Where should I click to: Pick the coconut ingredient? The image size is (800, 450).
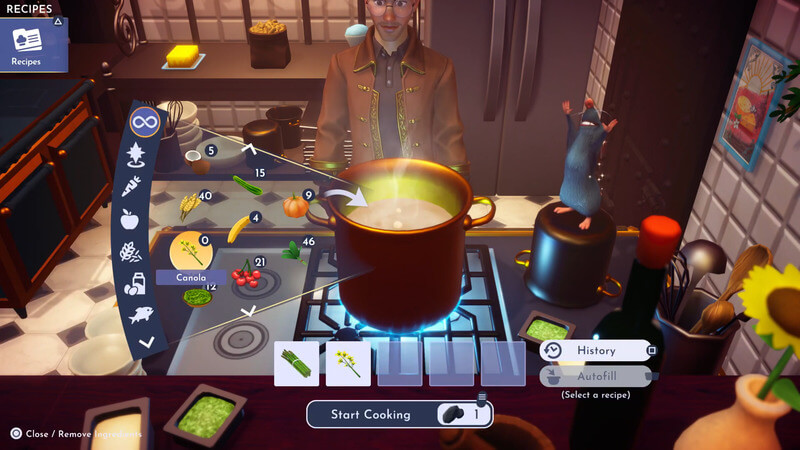(199, 161)
